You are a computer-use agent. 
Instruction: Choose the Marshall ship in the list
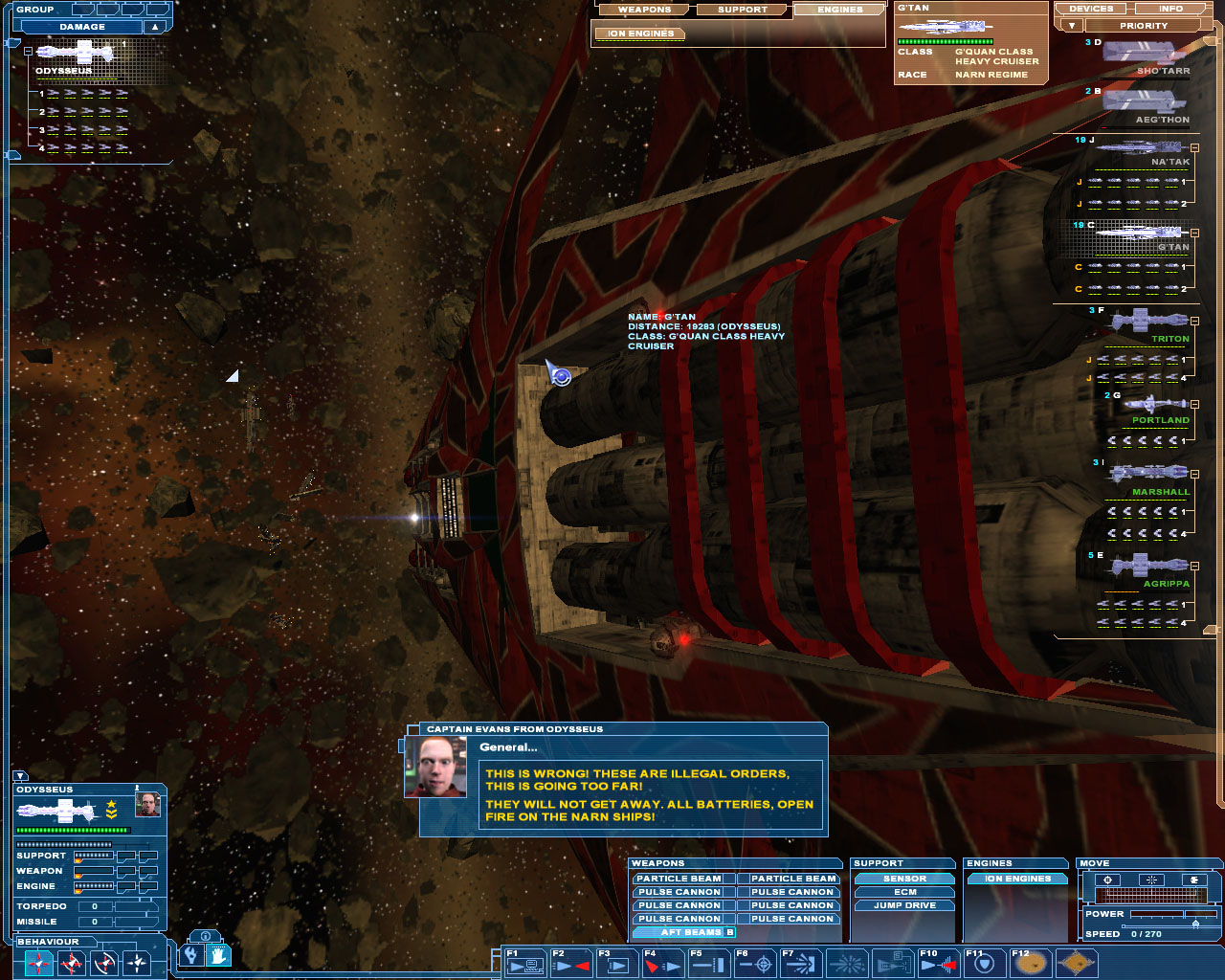tap(1149, 477)
